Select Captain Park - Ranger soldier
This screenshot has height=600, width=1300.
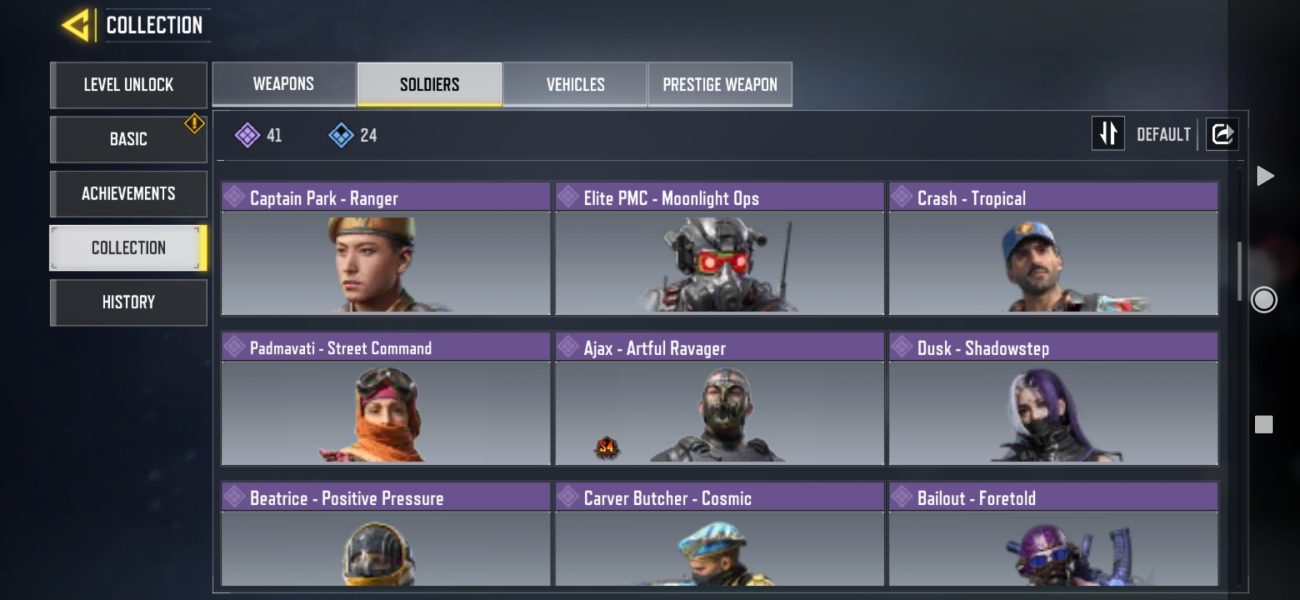386,250
